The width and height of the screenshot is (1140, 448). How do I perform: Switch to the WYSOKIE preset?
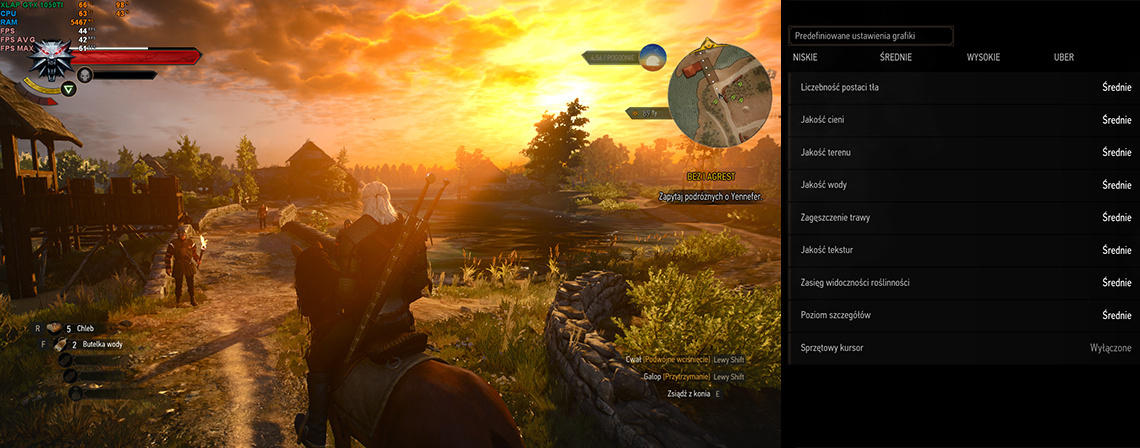click(983, 58)
